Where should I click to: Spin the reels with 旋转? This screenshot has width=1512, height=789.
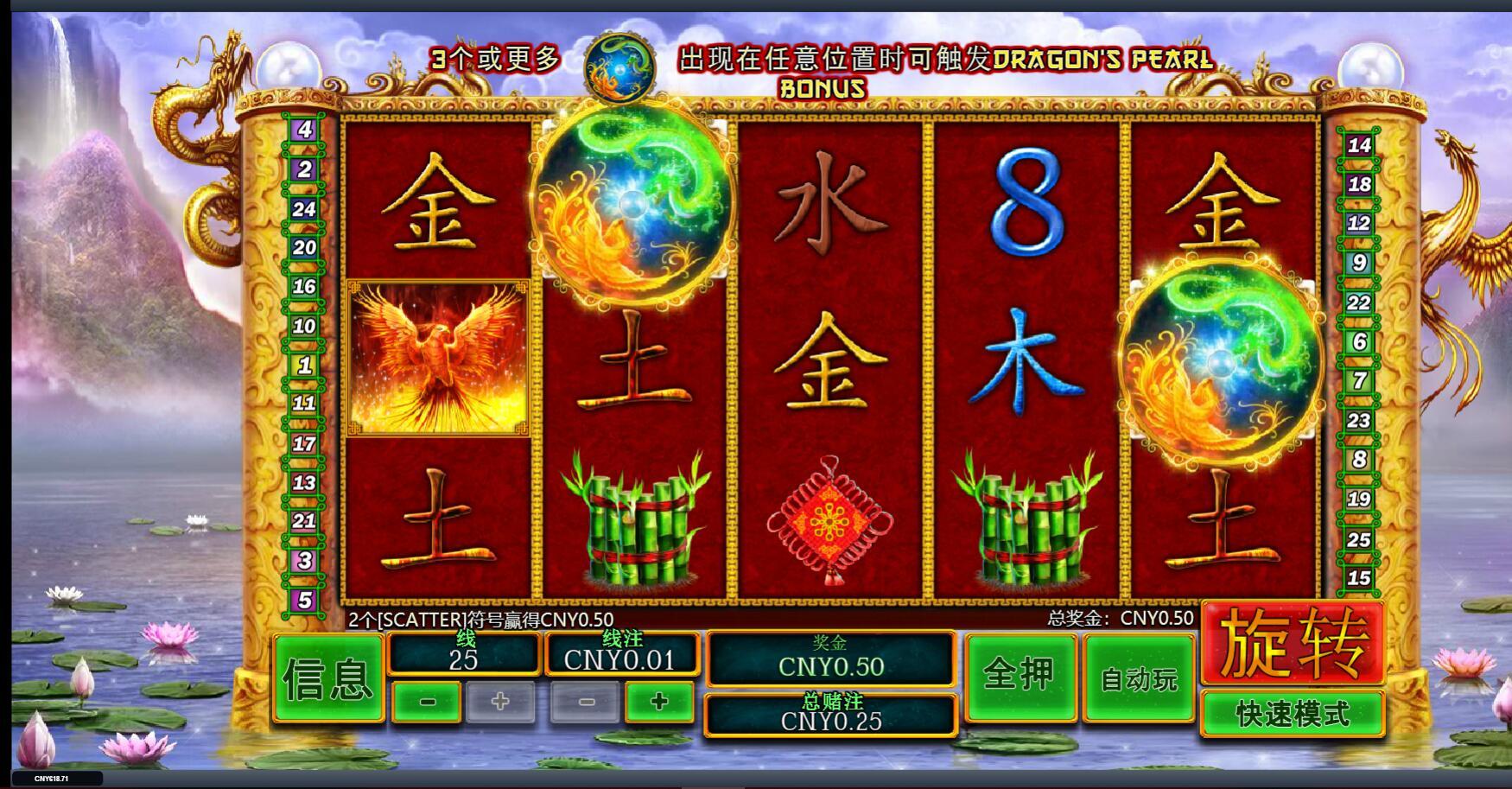click(x=1293, y=644)
